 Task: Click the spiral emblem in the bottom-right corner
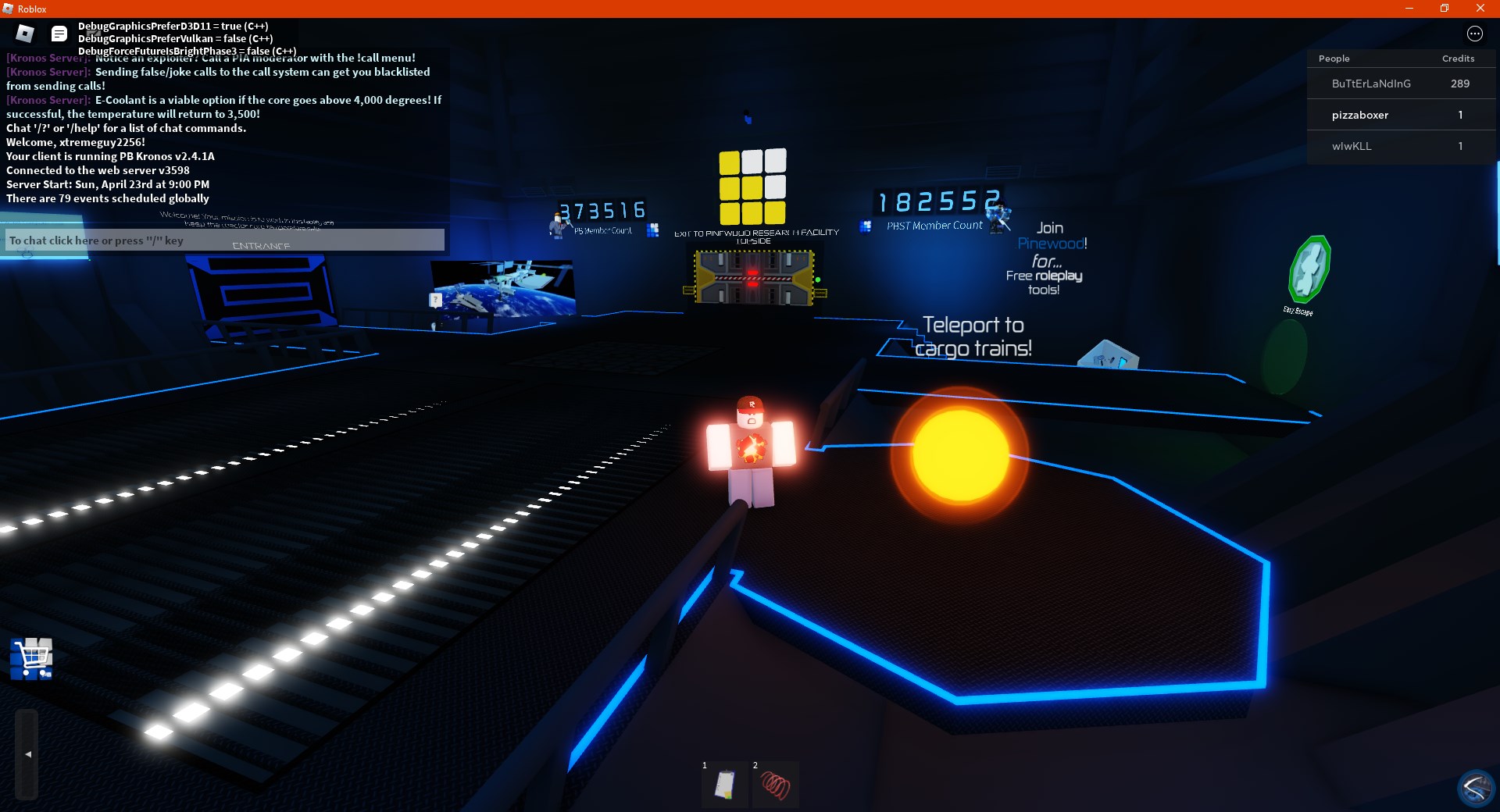click(x=1475, y=787)
